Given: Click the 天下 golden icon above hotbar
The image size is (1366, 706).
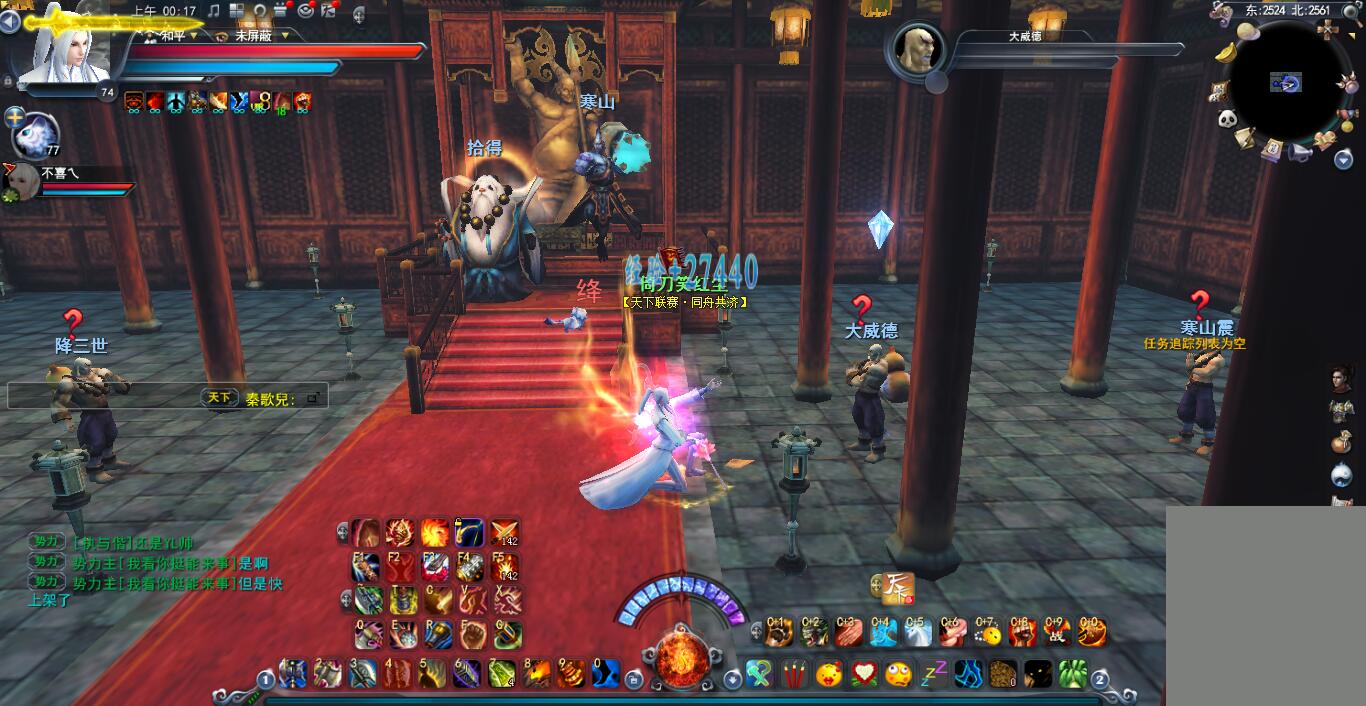Looking at the screenshot, I should (x=897, y=587).
